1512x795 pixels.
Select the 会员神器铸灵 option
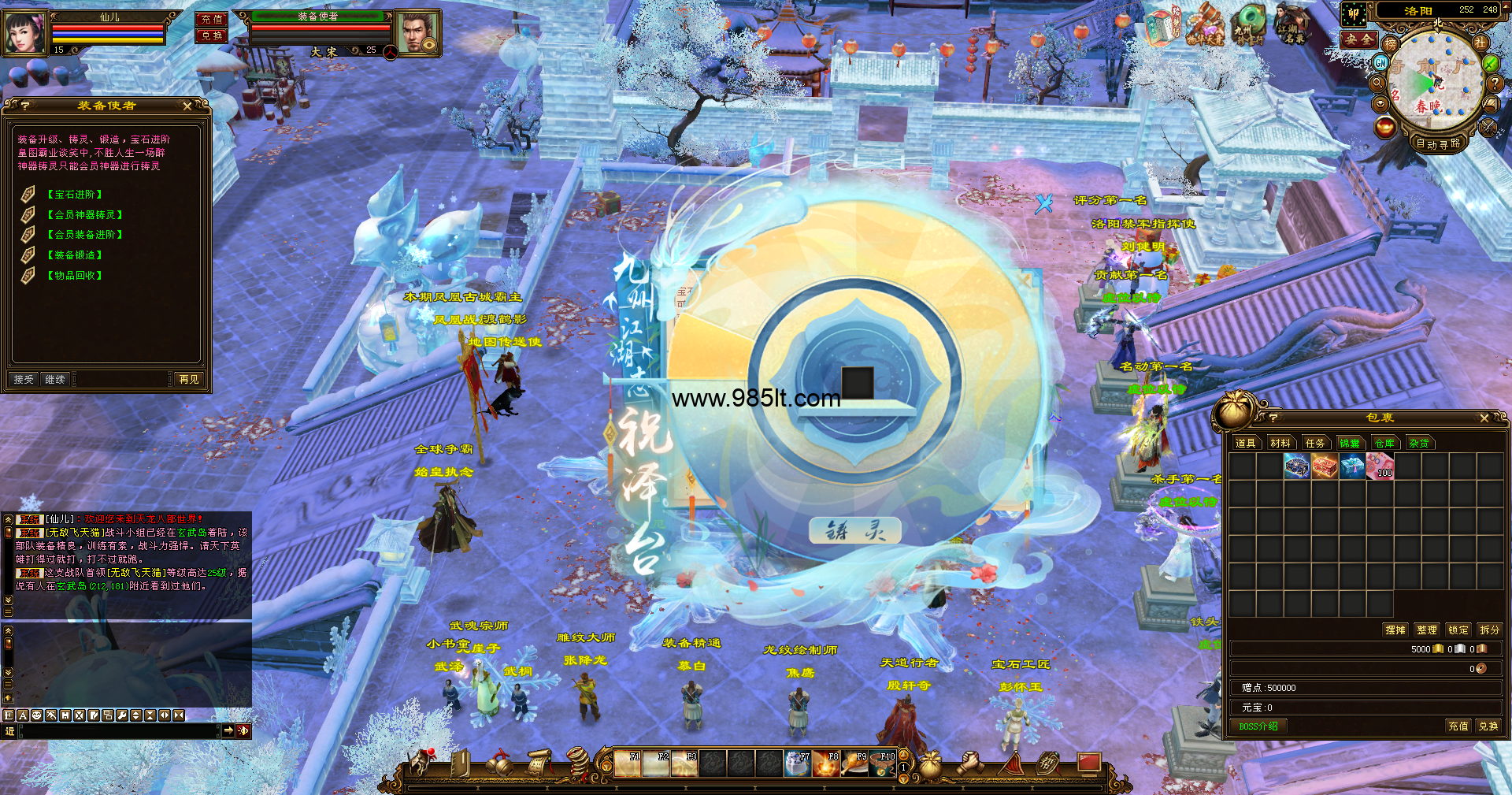point(85,215)
